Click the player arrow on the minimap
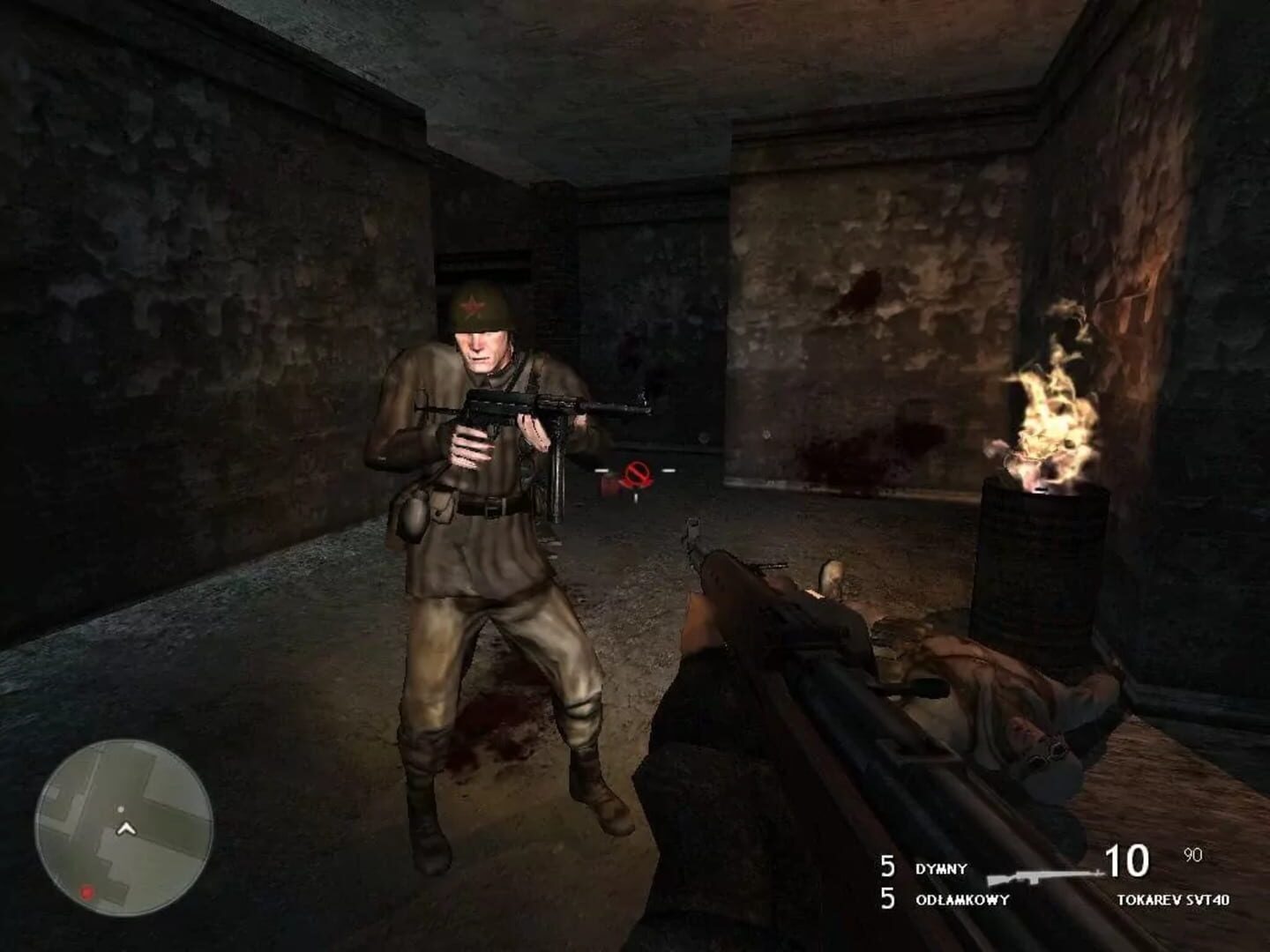Image resolution: width=1270 pixels, height=952 pixels. click(x=126, y=829)
